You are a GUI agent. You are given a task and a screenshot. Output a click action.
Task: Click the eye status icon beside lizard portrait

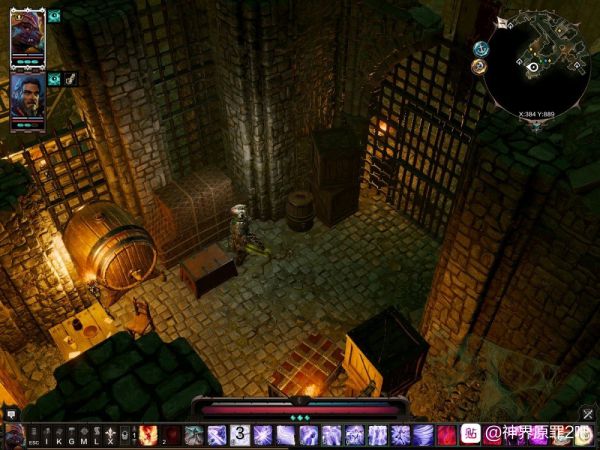click(54, 16)
